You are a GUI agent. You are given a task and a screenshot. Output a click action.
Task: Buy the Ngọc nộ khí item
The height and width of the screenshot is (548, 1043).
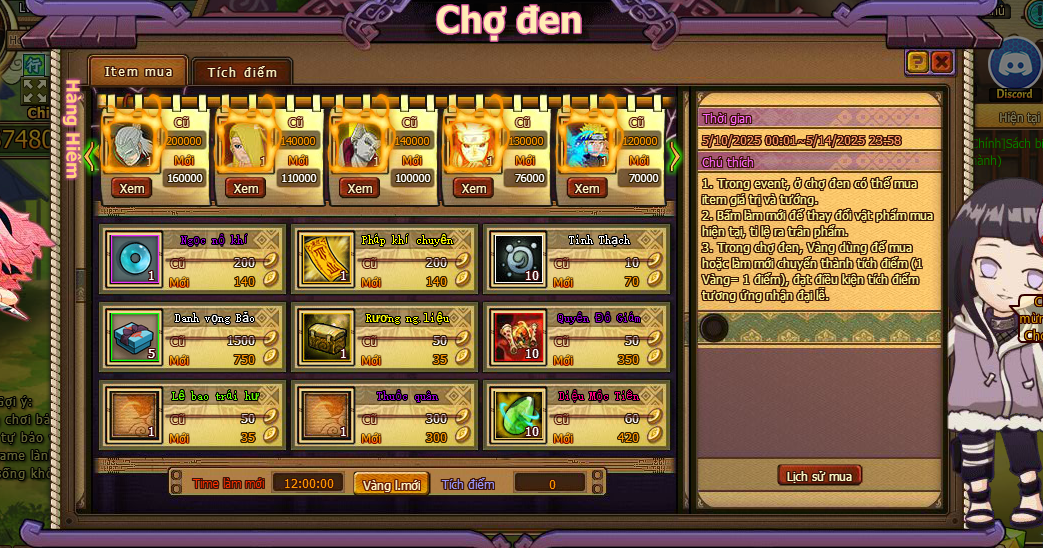point(130,260)
